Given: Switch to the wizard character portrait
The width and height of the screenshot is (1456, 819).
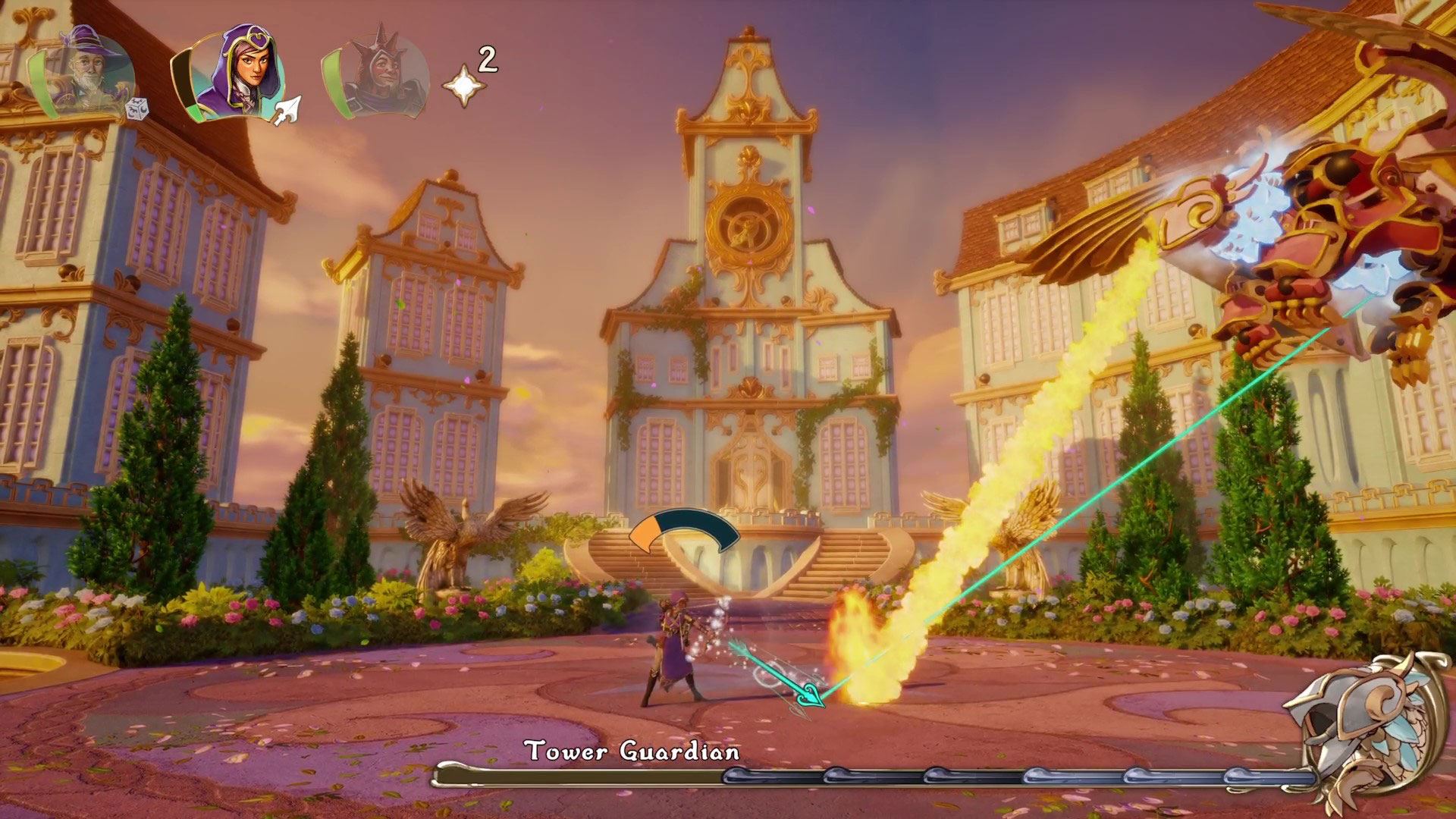Looking at the screenshot, I should click(85, 74).
